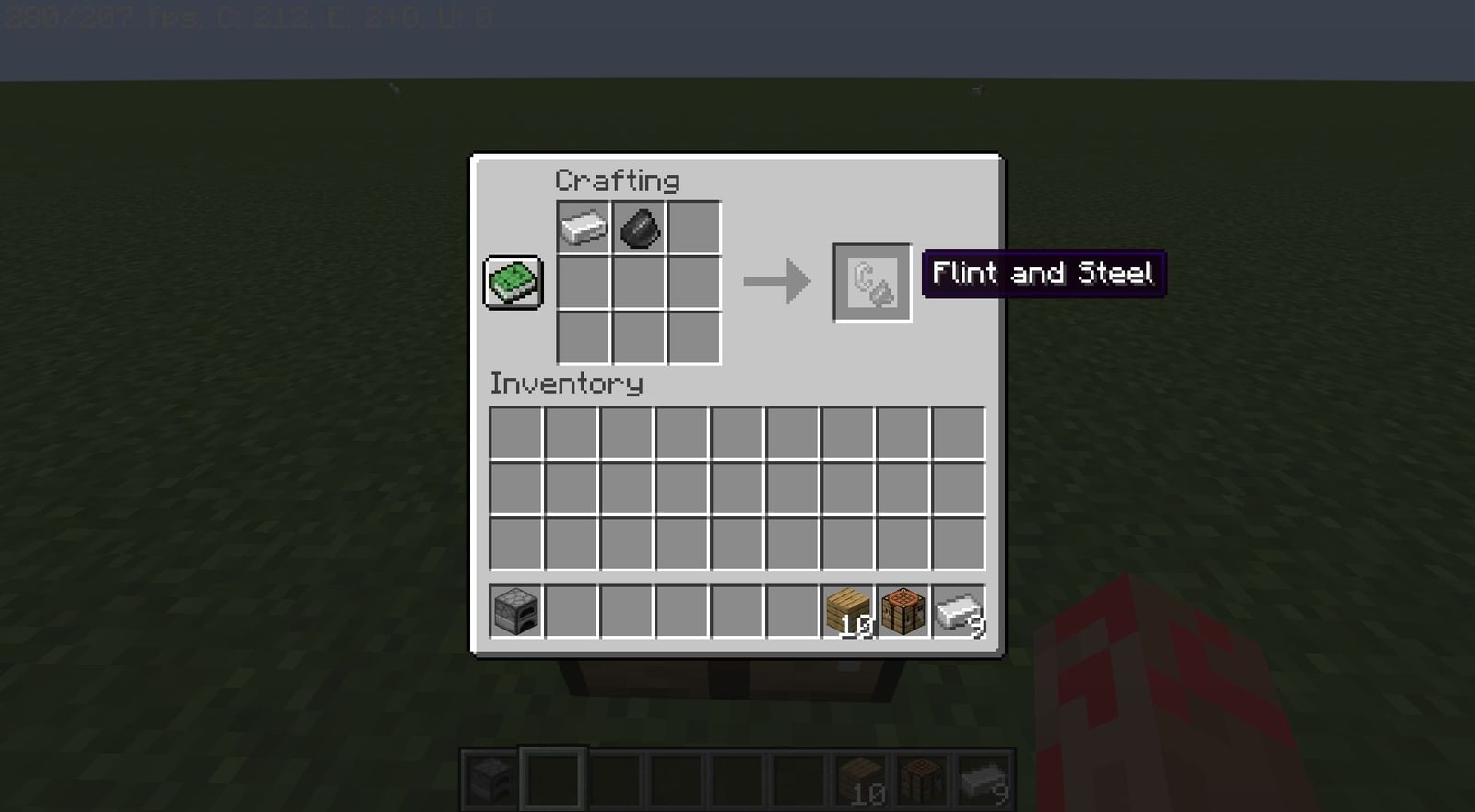Click the Inventory section label
This screenshot has height=812, width=1475.
[x=565, y=383]
